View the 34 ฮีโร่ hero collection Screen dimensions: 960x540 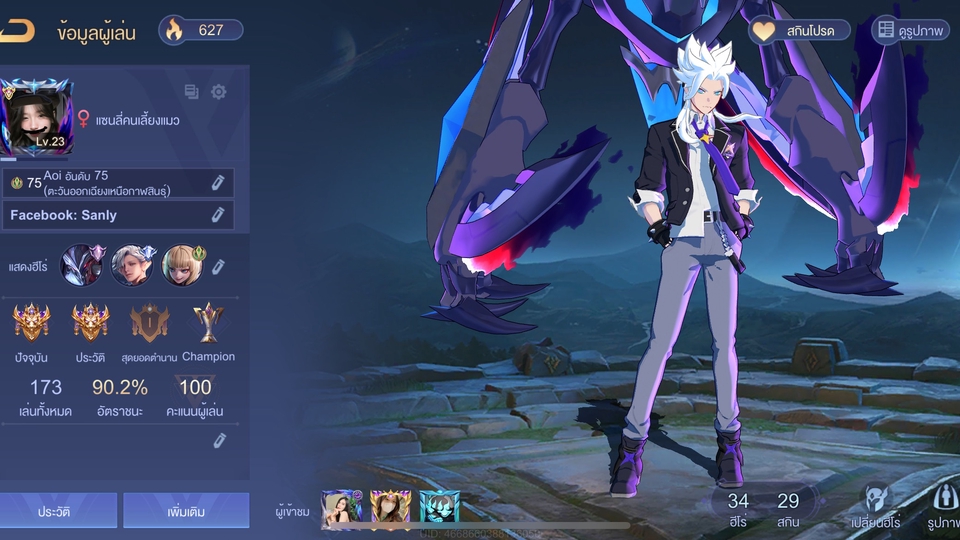pos(738,508)
